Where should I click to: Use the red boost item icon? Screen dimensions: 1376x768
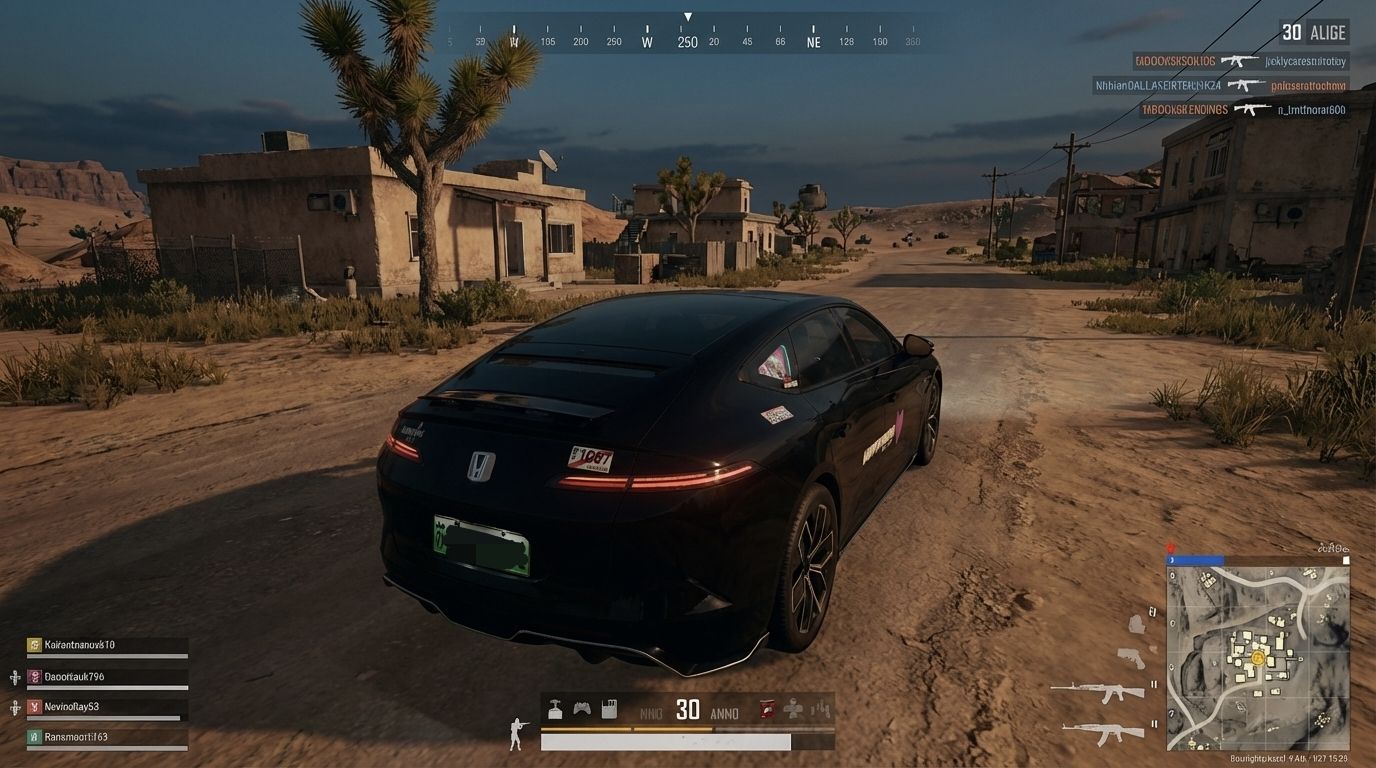point(768,709)
